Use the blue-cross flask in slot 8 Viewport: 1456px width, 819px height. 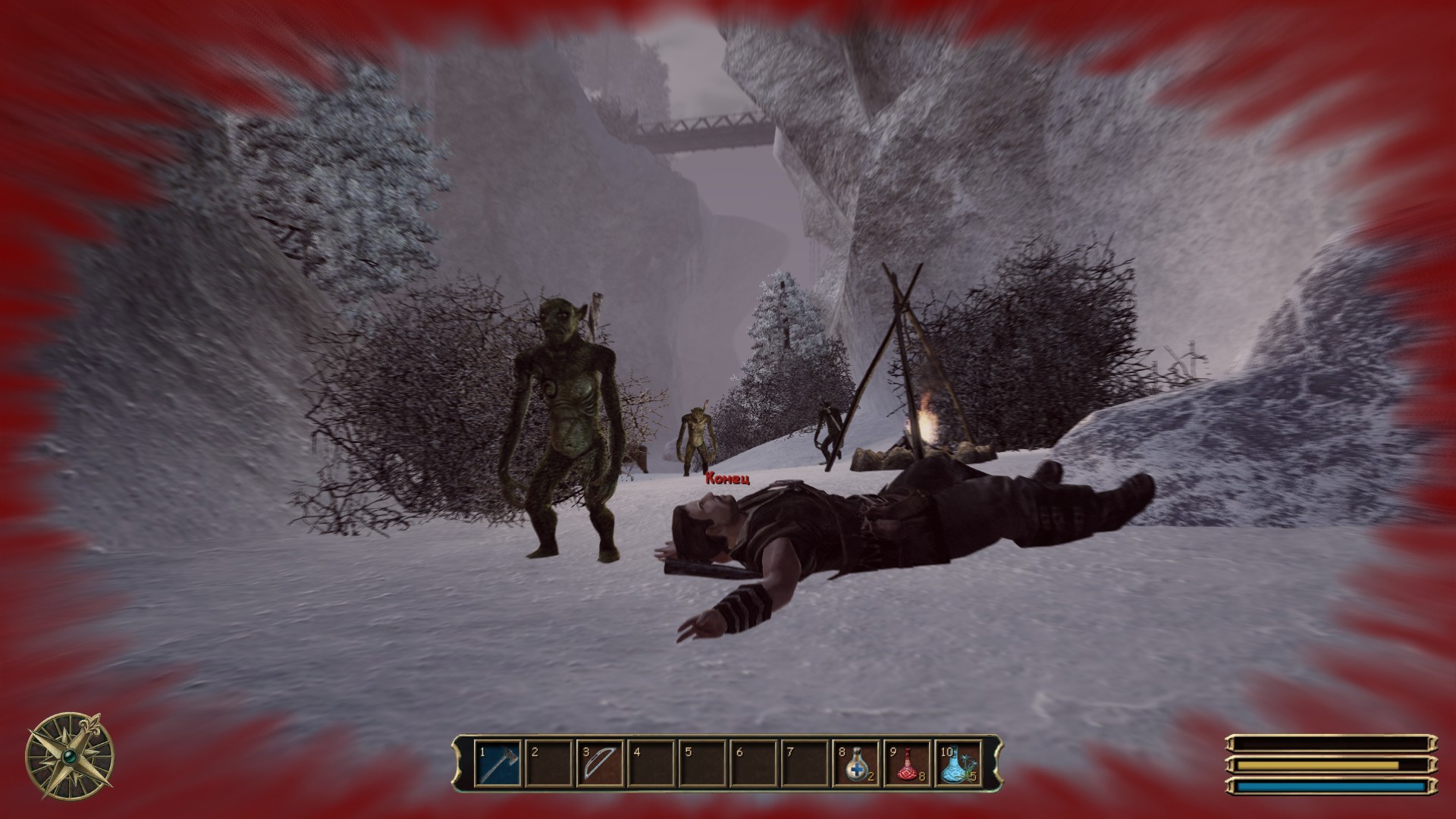(x=855, y=764)
